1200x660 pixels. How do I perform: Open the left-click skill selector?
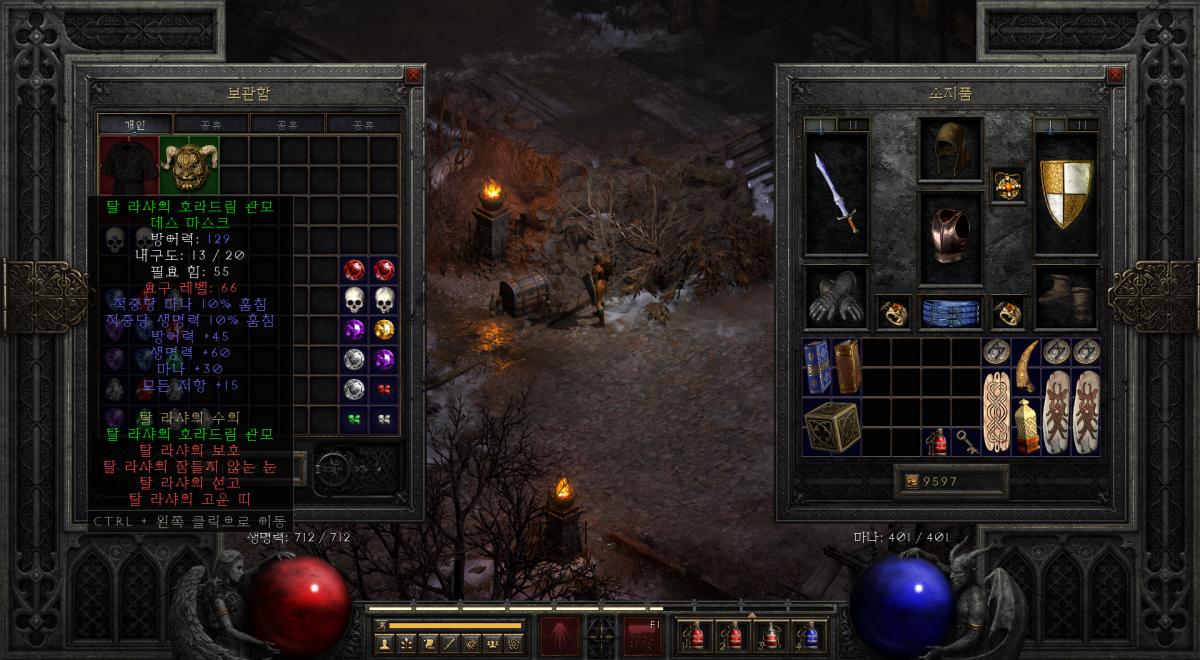558,635
